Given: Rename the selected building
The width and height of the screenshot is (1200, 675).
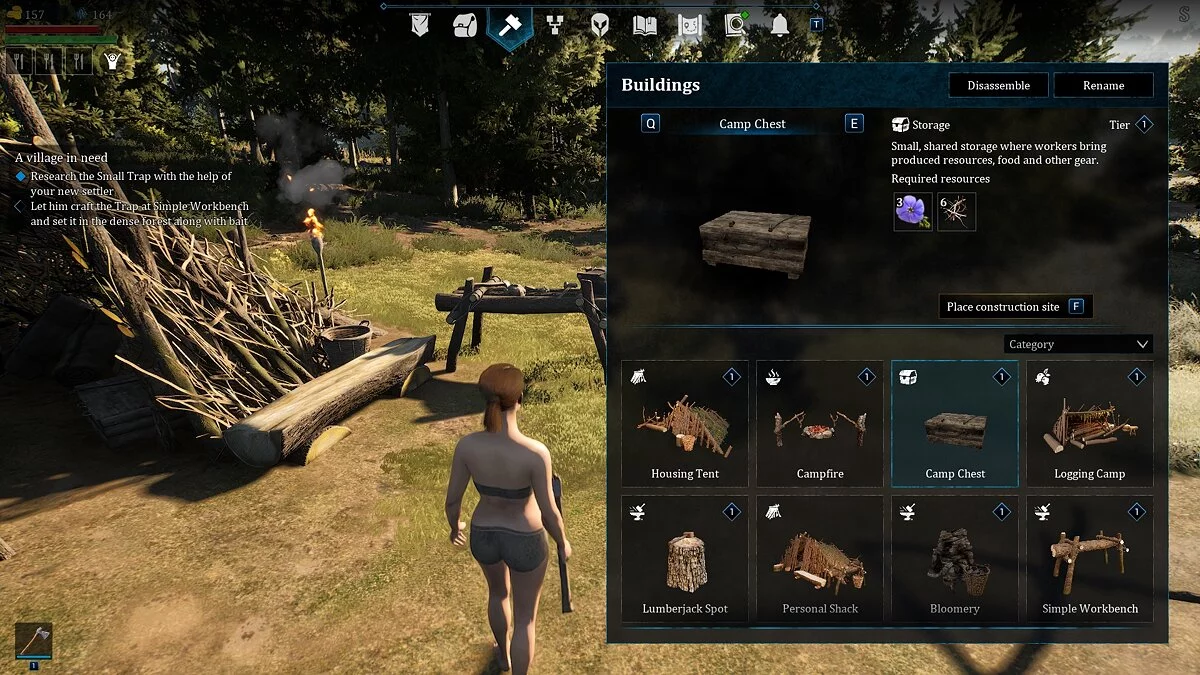Looking at the screenshot, I should click(1103, 86).
